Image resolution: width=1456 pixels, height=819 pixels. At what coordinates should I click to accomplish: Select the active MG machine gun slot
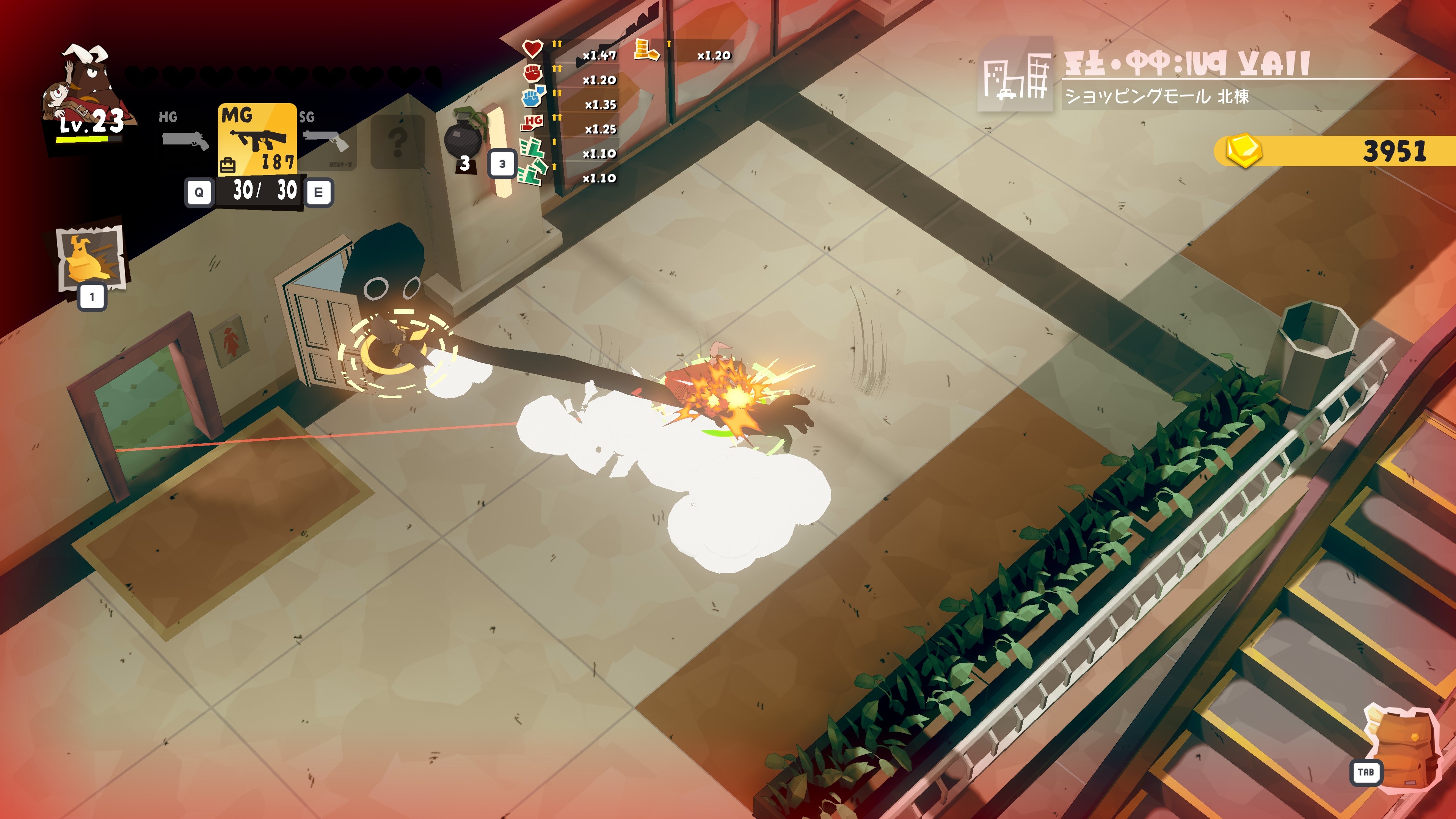click(x=258, y=138)
